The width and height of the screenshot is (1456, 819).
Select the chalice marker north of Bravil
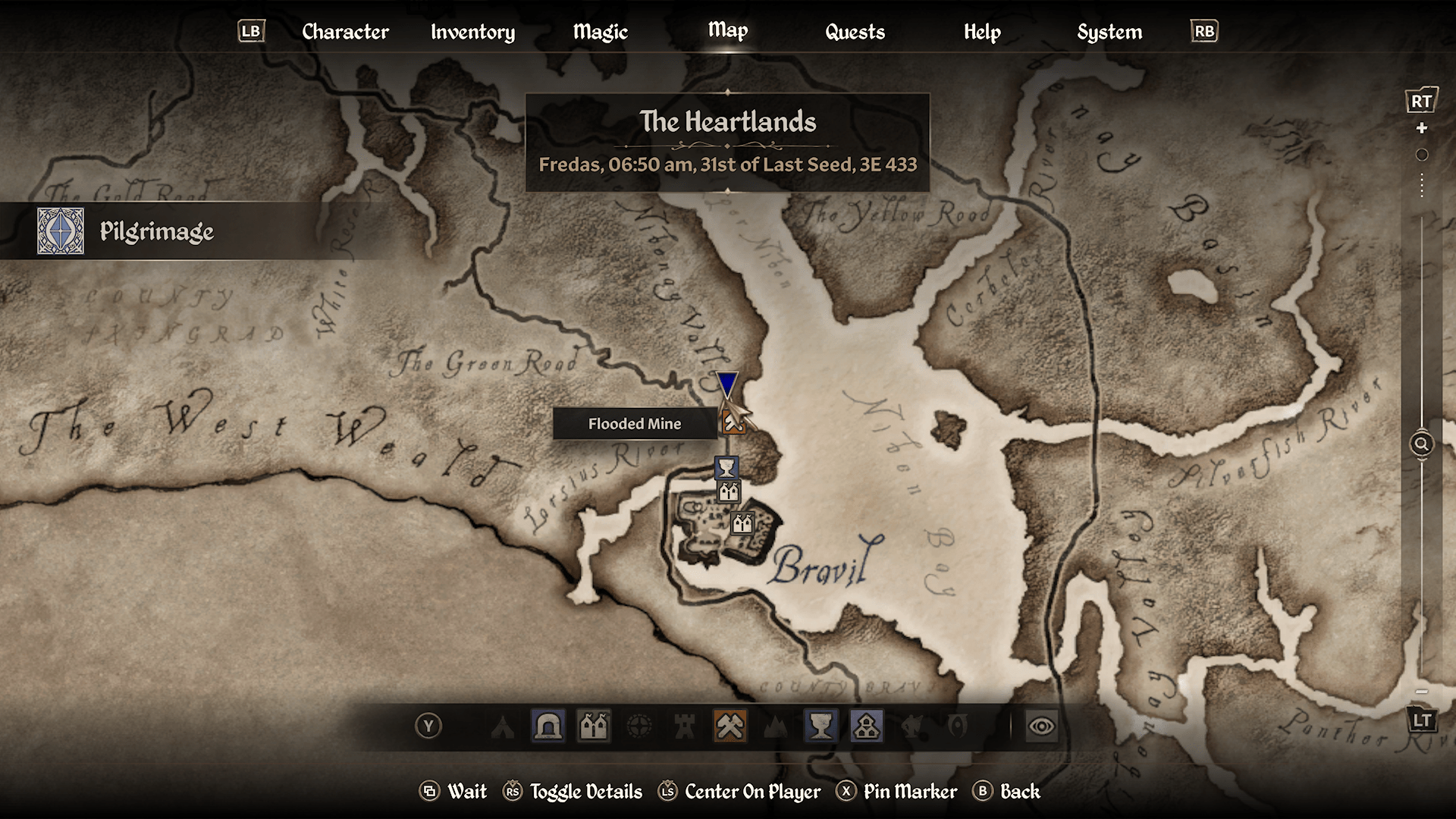pos(726,466)
